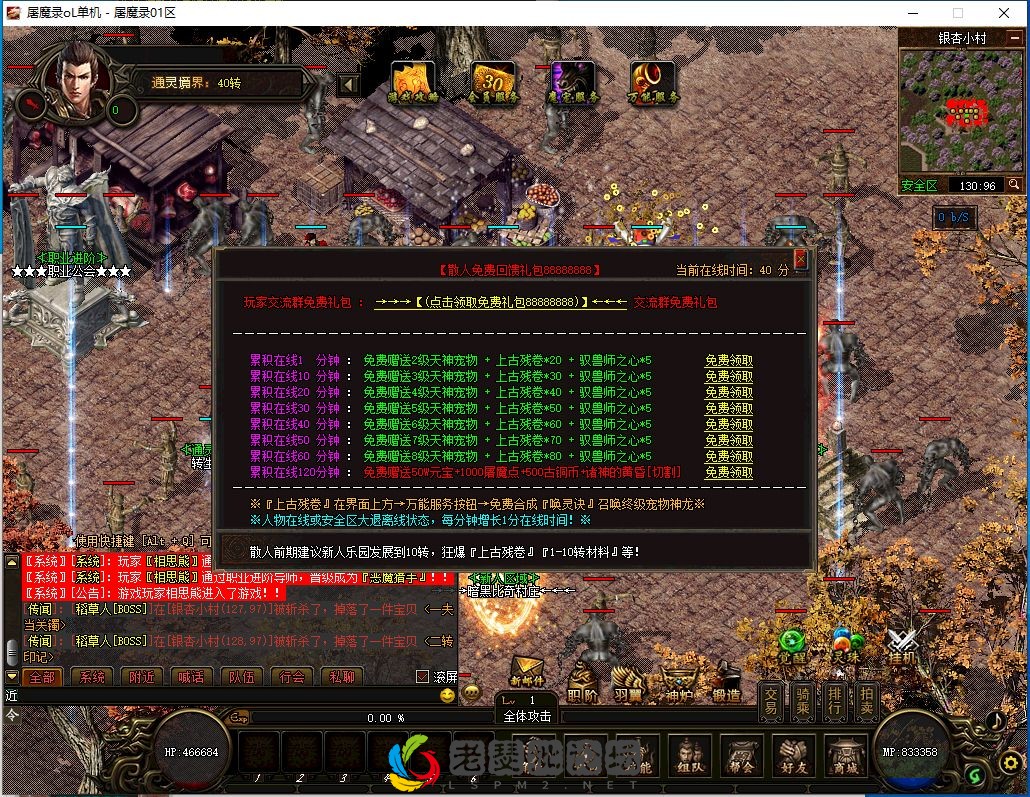Image resolution: width=1030 pixels, height=797 pixels.
Task: Claim the 累积在线120分钟 reward
Action: (x=728, y=472)
